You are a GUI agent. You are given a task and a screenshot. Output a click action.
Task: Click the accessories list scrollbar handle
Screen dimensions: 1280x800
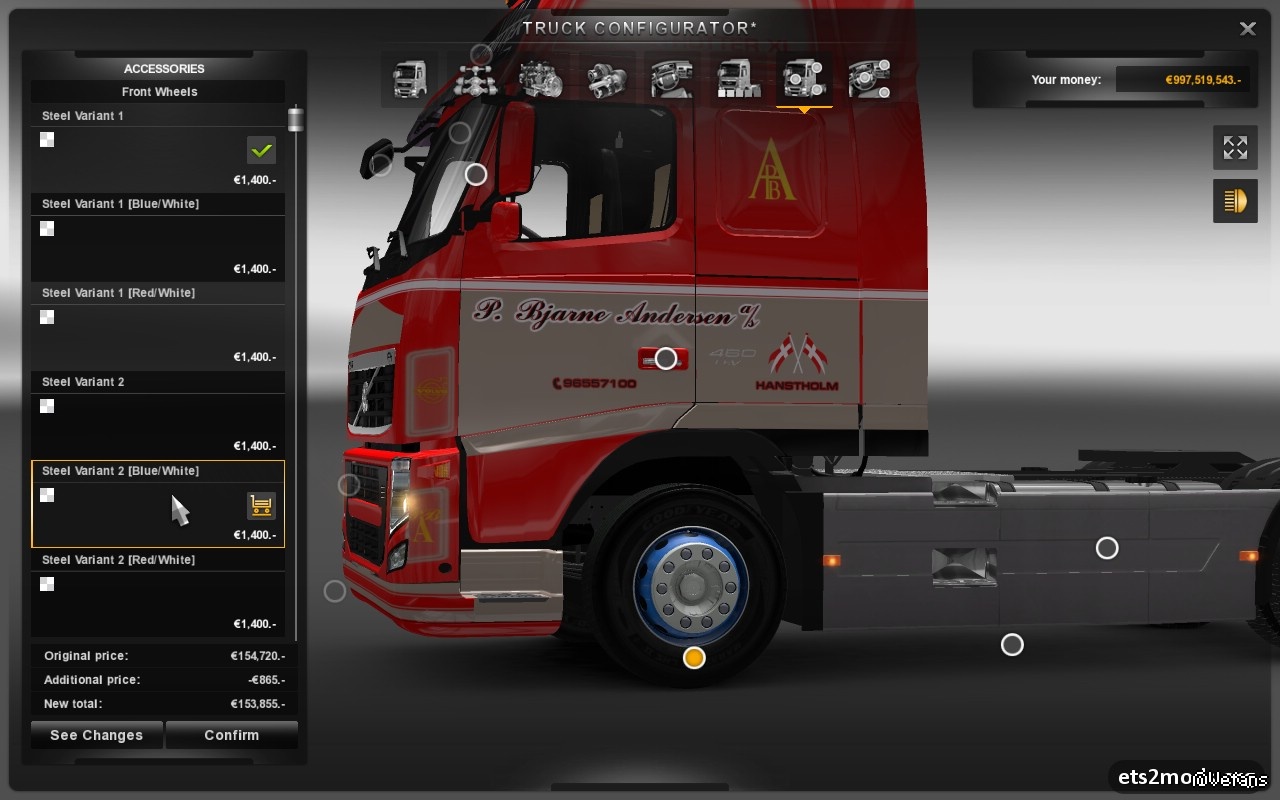pos(295,119)
